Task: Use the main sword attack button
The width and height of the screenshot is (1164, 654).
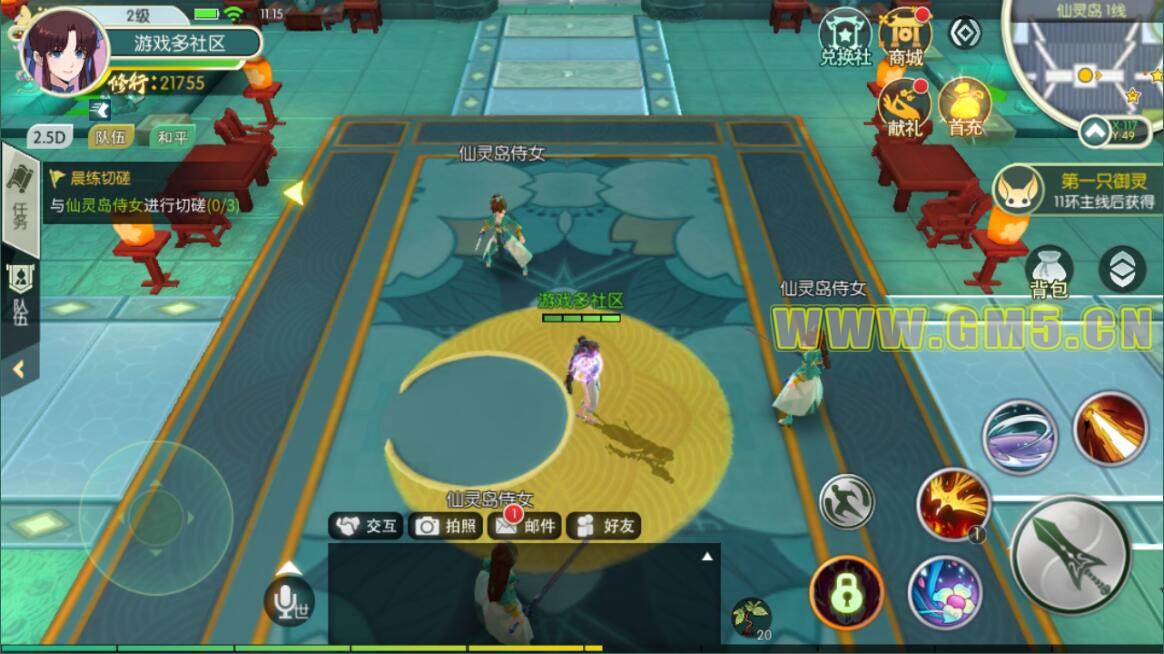Action: [1071, 554]
